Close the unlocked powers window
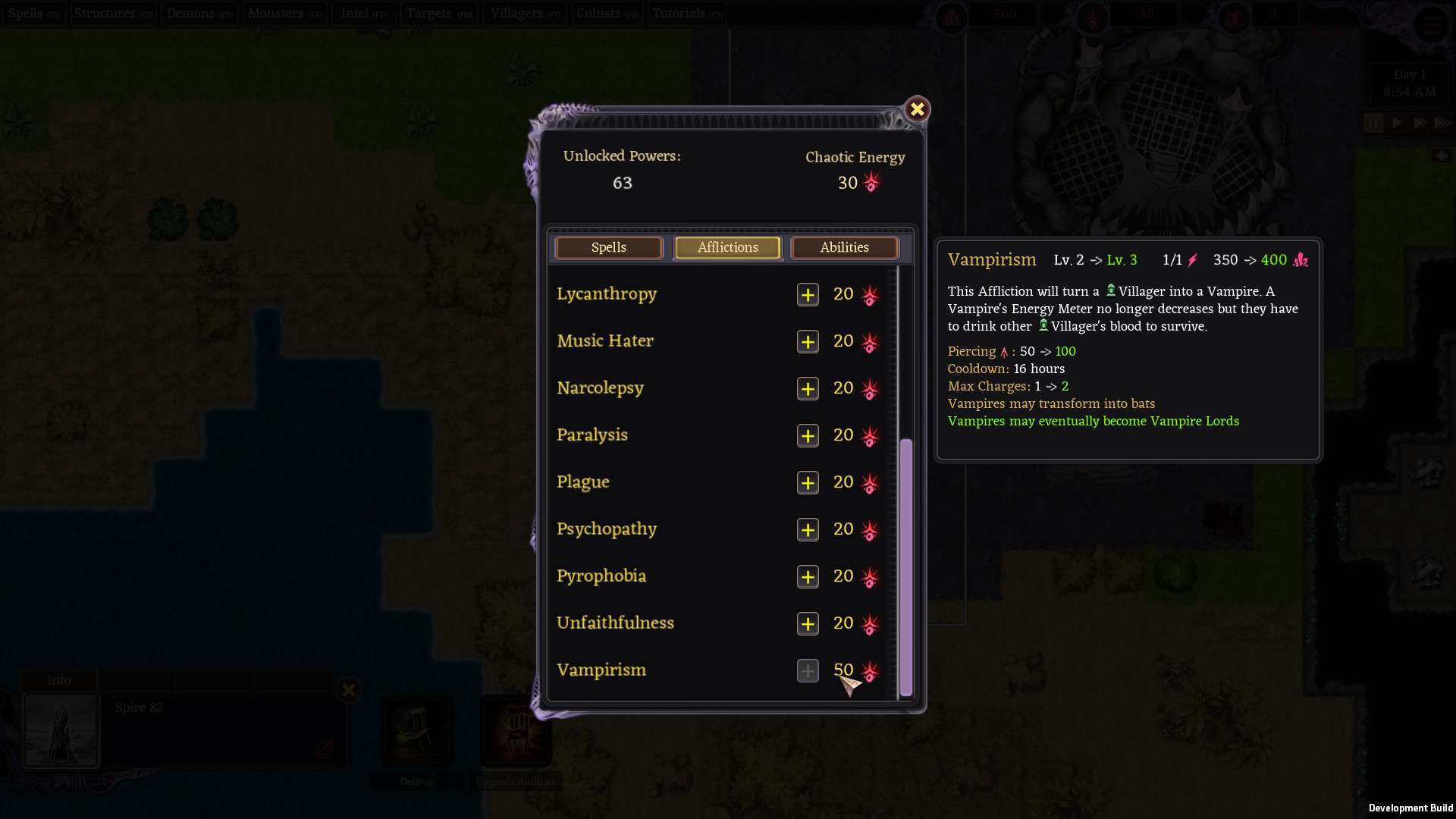1456x819 pixels. click(x=917, y=110)
